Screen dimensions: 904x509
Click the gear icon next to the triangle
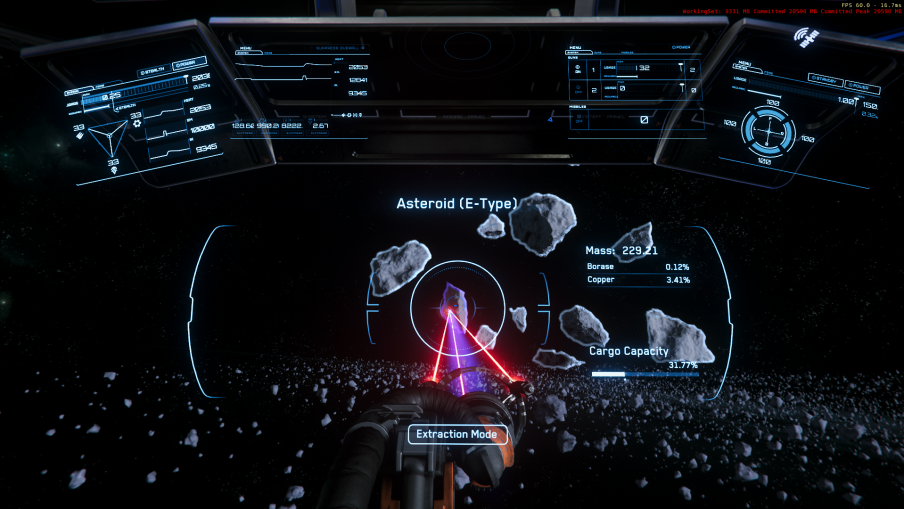coord(137,124)
